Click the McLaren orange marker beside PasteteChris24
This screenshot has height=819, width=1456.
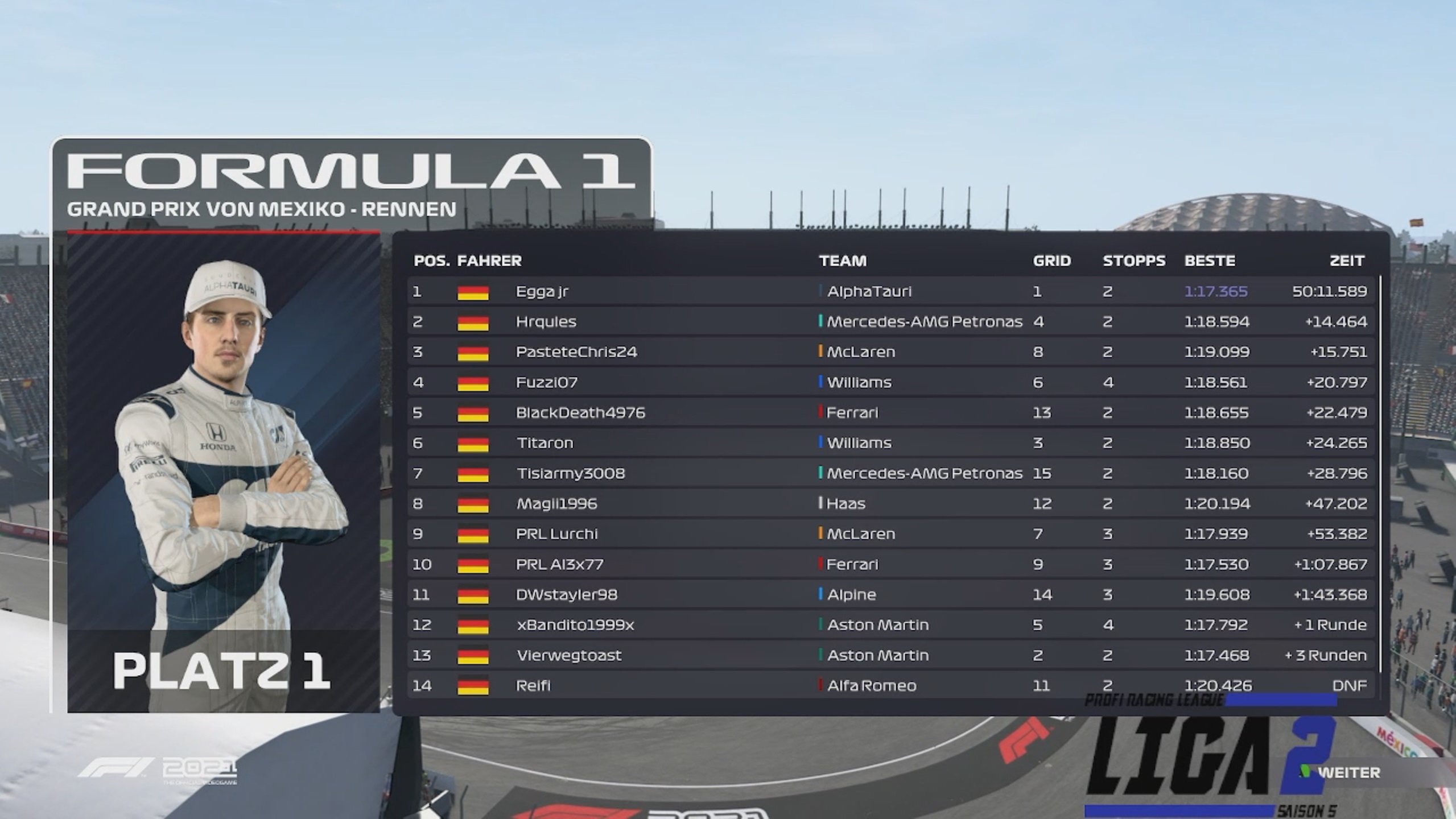tap(819, 351)
